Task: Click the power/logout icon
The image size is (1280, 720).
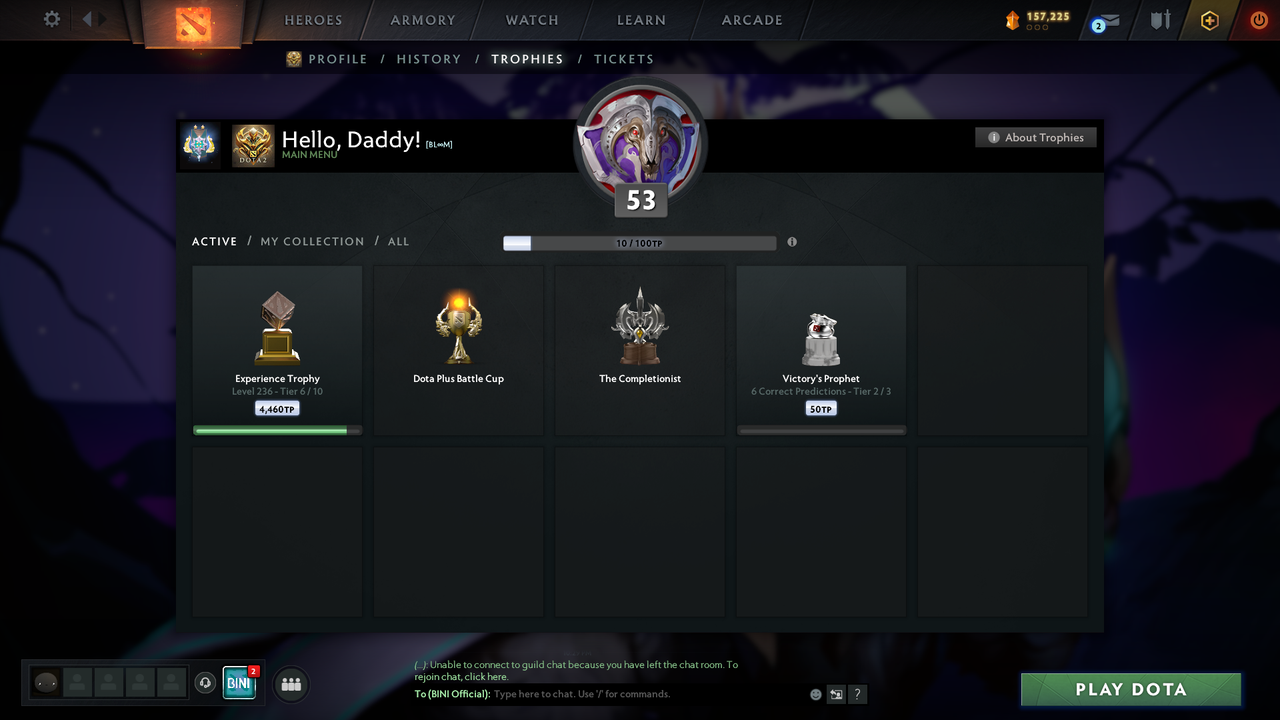Action: pos(1259,20)
